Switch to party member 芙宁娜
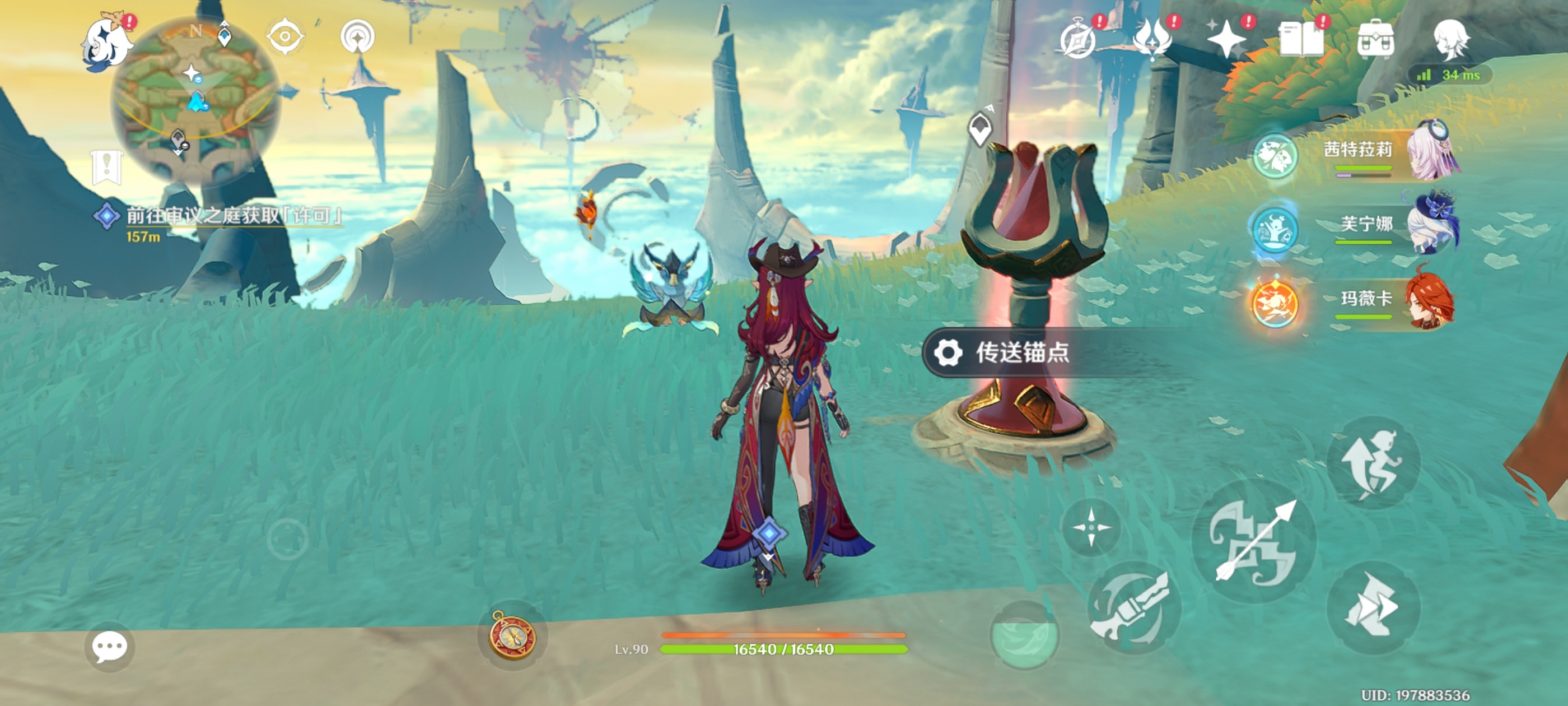The height and width of the screenshot is (706, 1568). [1366, 225]
